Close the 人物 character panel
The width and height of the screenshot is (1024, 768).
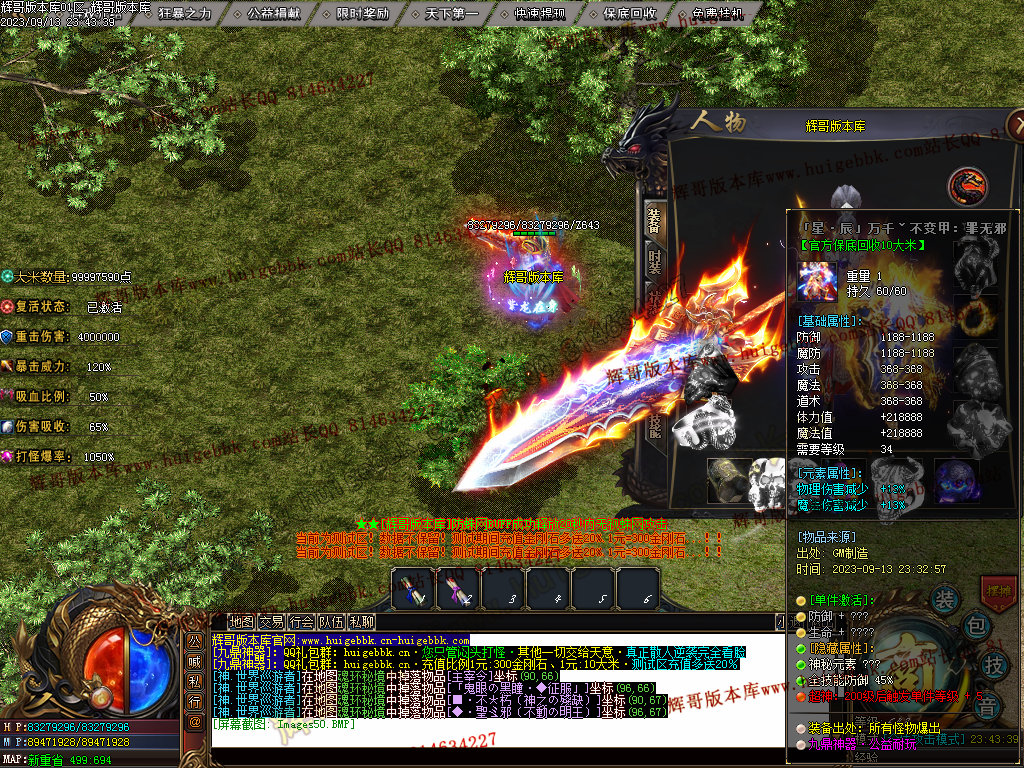(1016, 124)
